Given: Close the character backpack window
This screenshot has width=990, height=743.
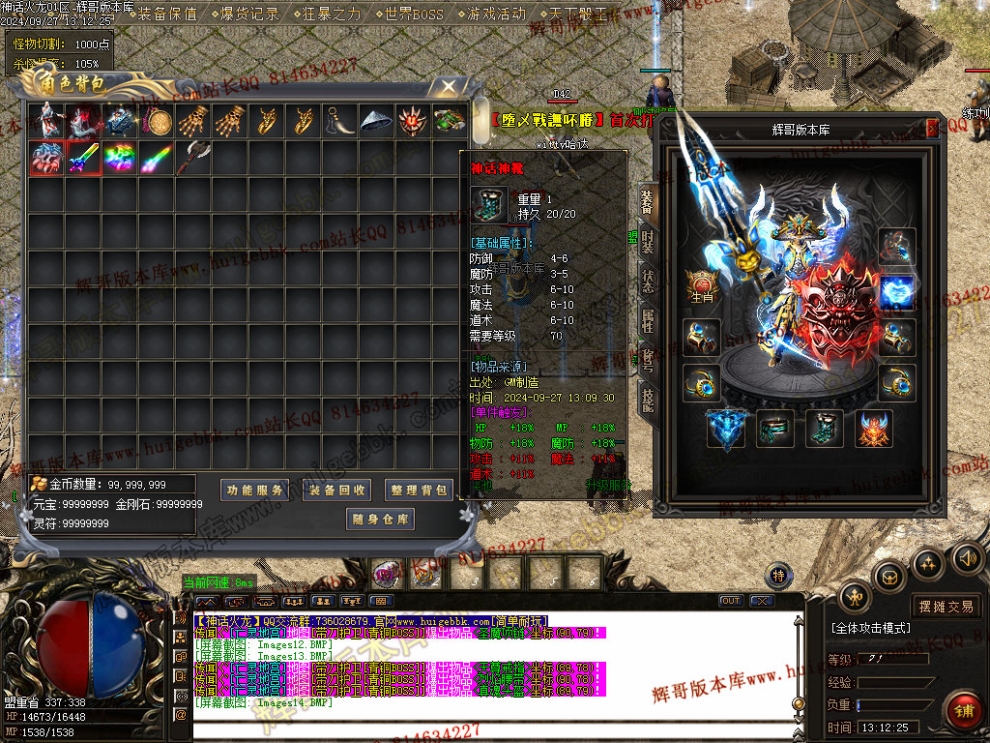Looking at the screenshot, I should coord(450,87).
